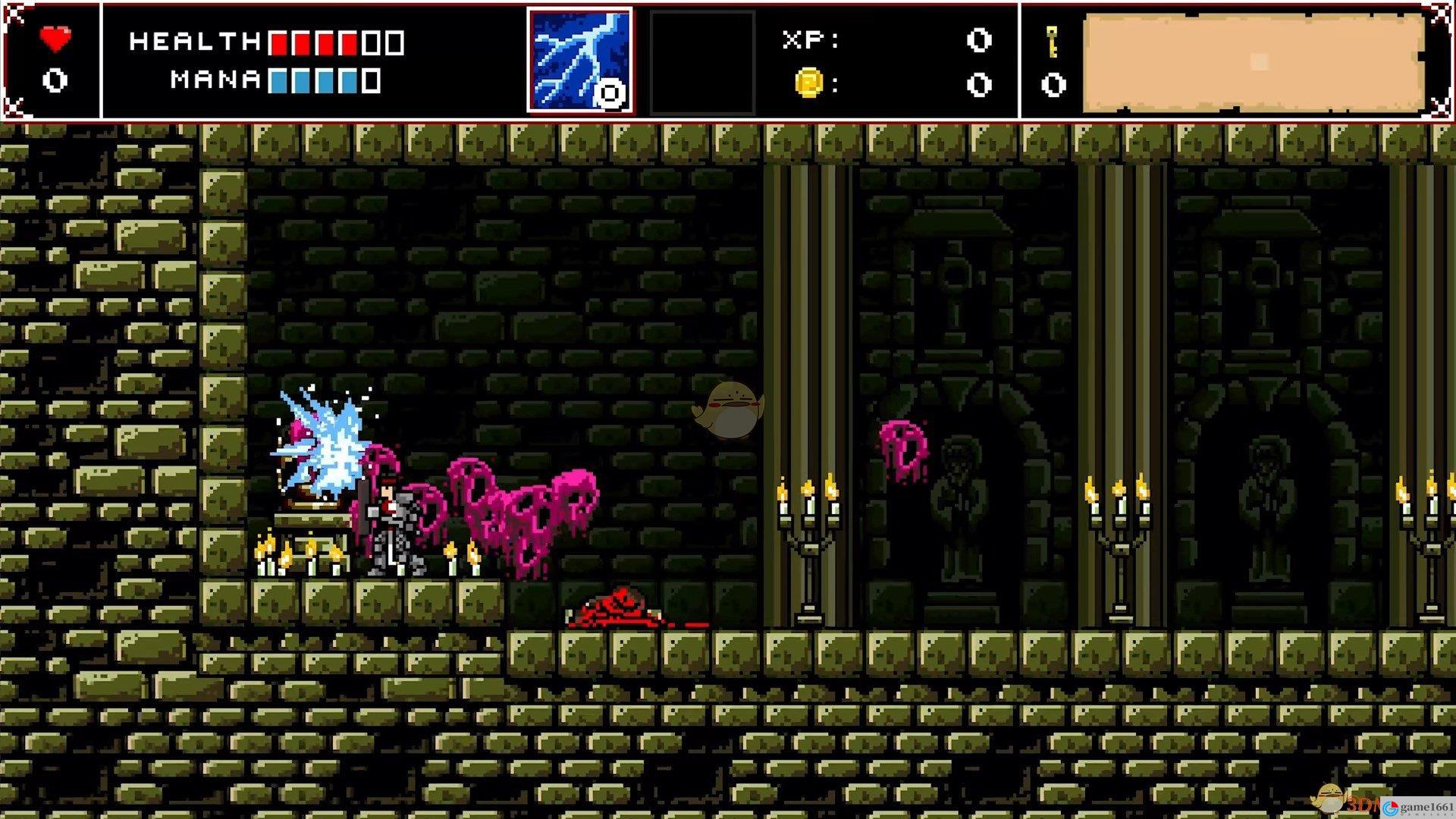Click the red heart lives icon
This screenshot has width=1456, height=819.
pos(55,39)
